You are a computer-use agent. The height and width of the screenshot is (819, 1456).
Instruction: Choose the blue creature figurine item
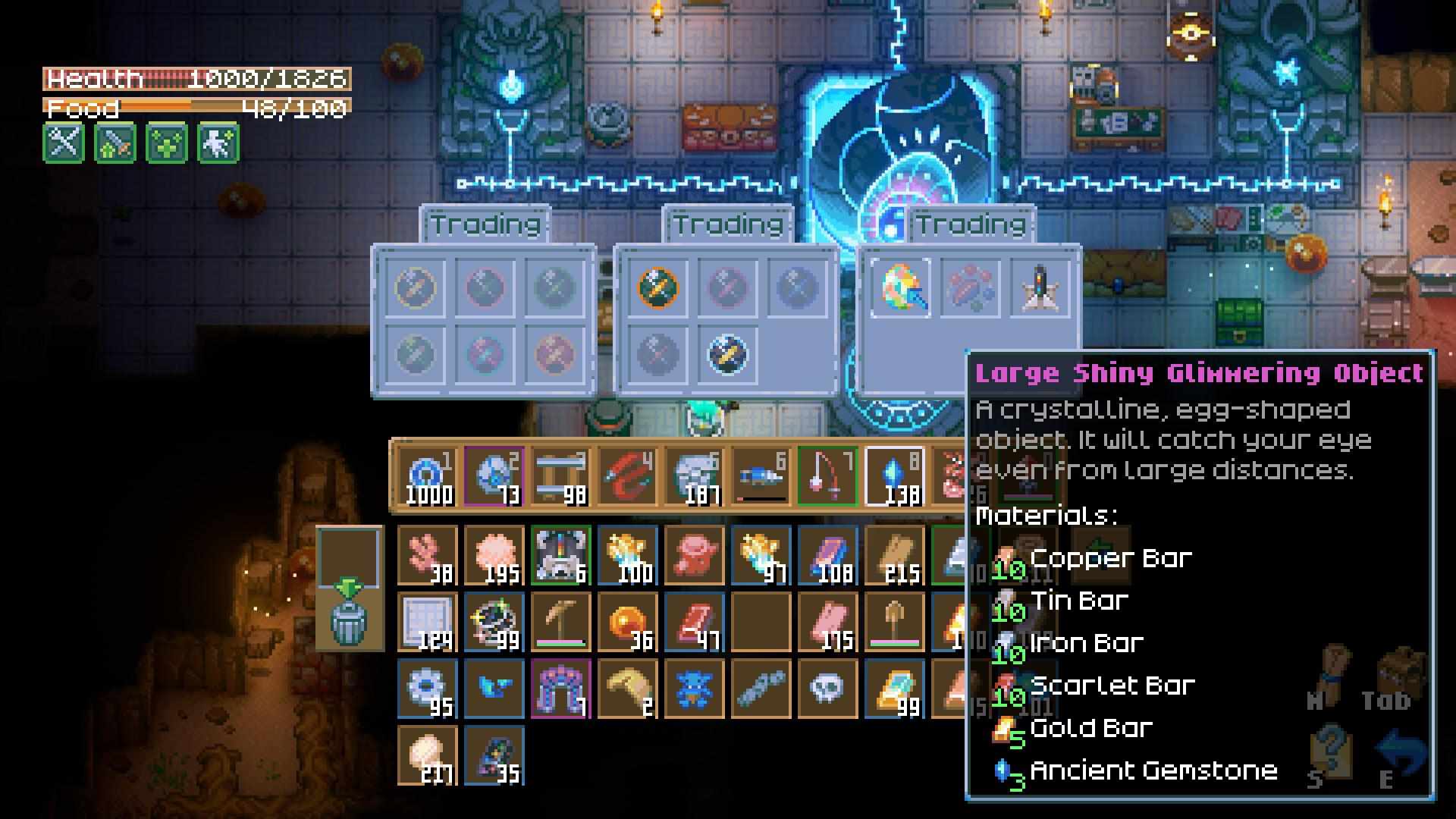coord(694,689)
